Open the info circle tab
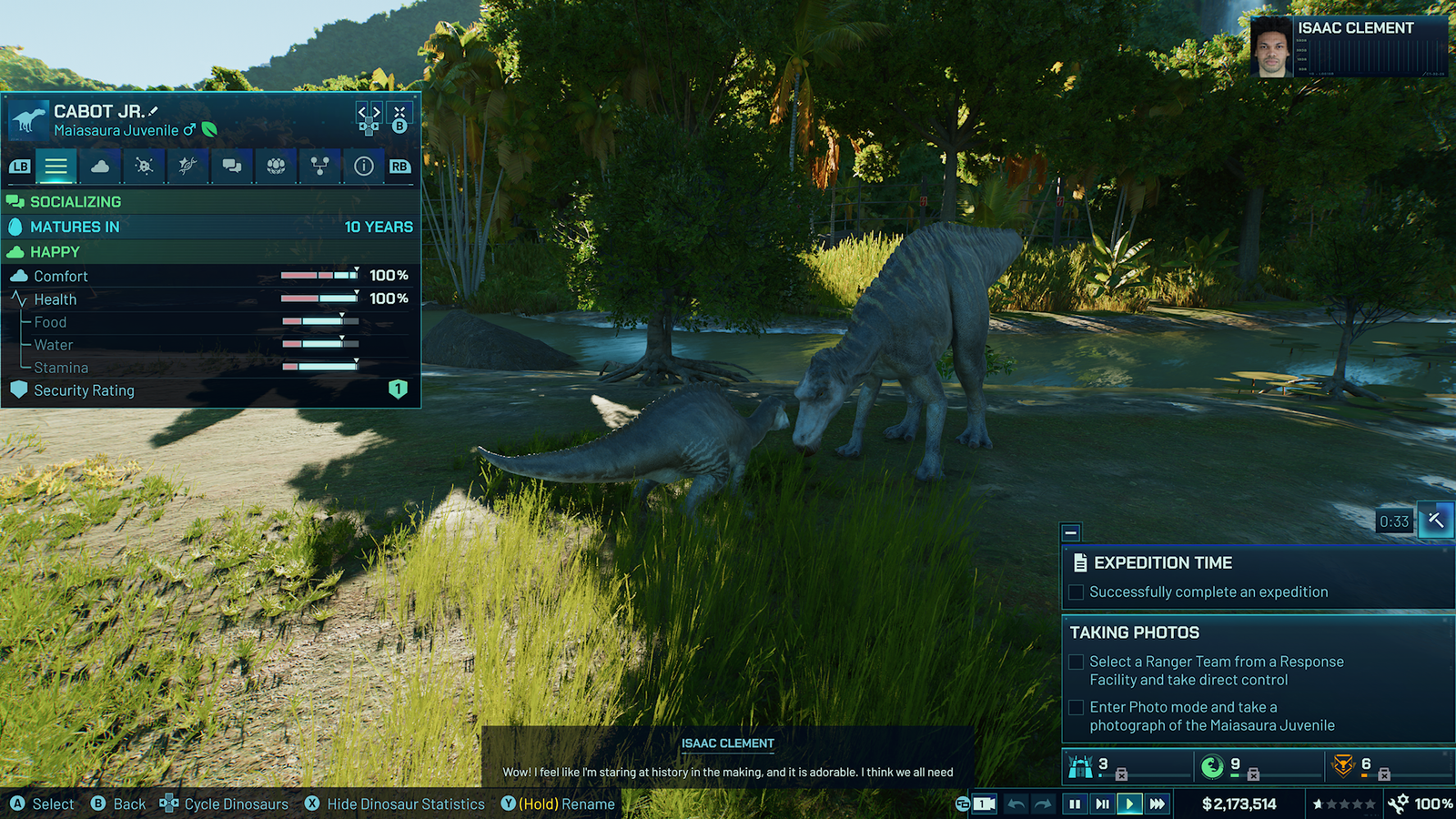Screen dimensions: 1456x819 pos(363,166)
